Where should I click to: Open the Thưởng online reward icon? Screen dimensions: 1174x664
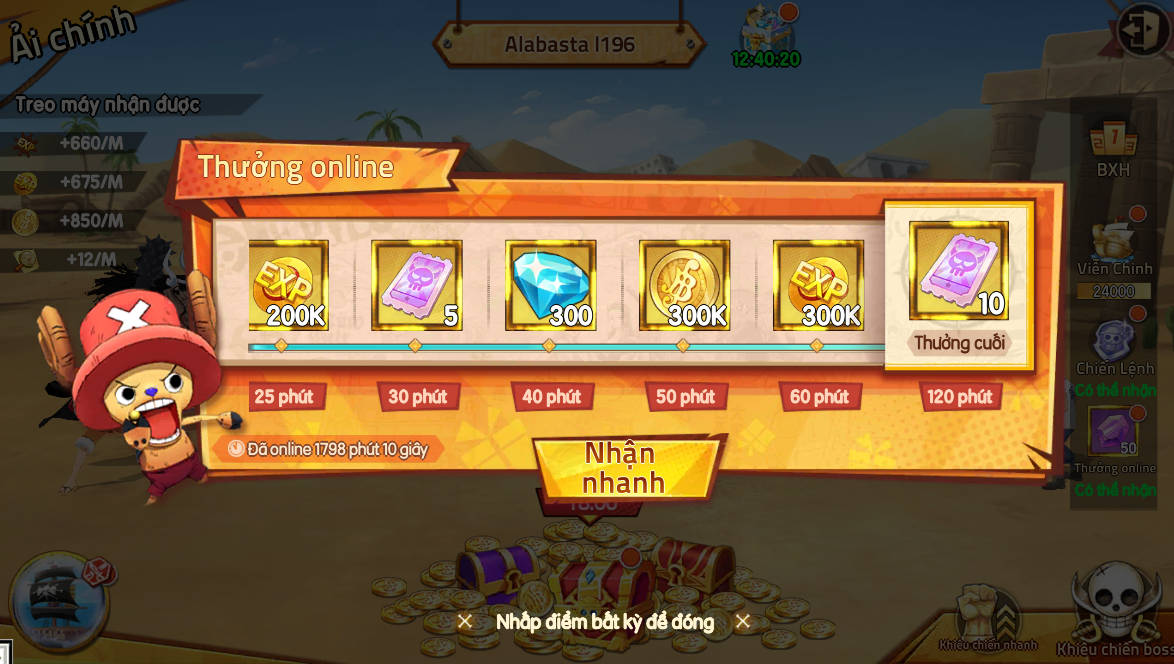point(1114,436)
